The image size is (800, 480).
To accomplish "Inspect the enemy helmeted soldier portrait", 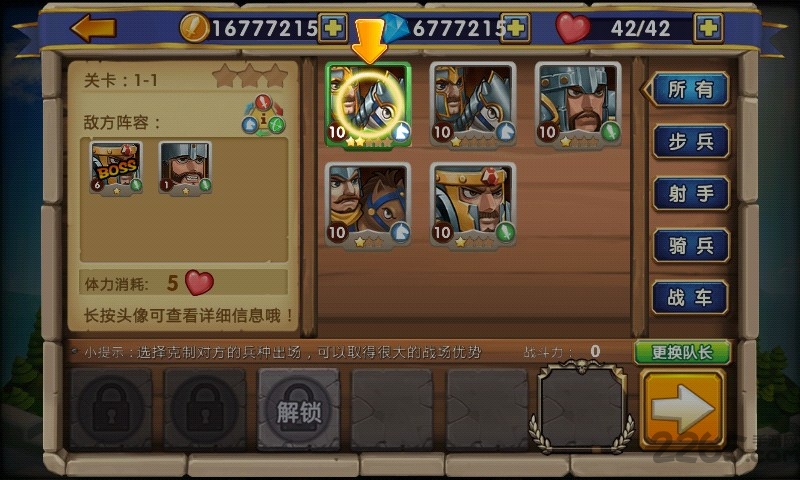I will [185, 166].
